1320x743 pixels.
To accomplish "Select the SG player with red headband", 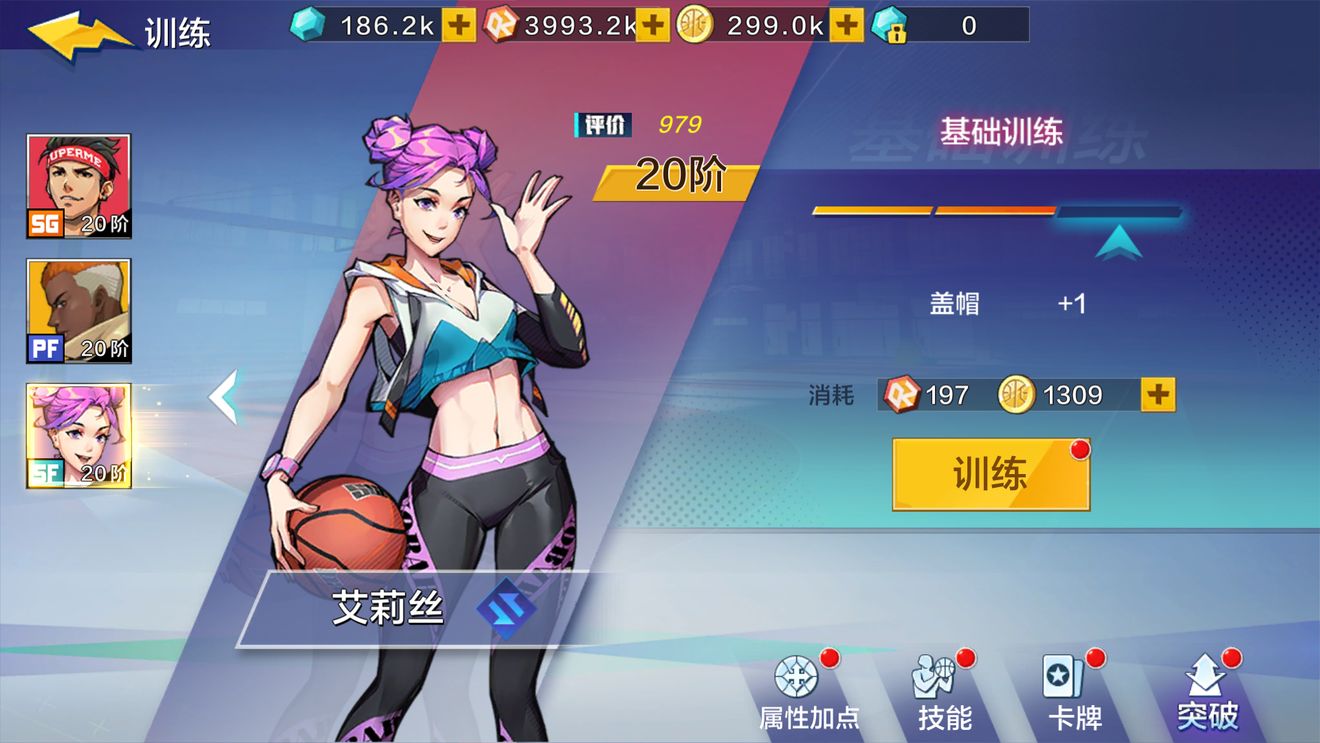I will (x=79, y=186).
